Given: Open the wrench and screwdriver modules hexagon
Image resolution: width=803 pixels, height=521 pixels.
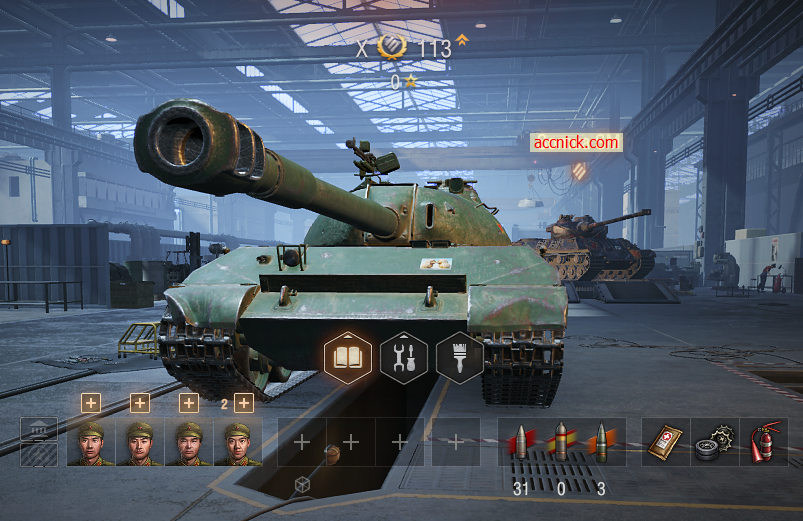Looking at the screenshot, I should coord(404,357).
